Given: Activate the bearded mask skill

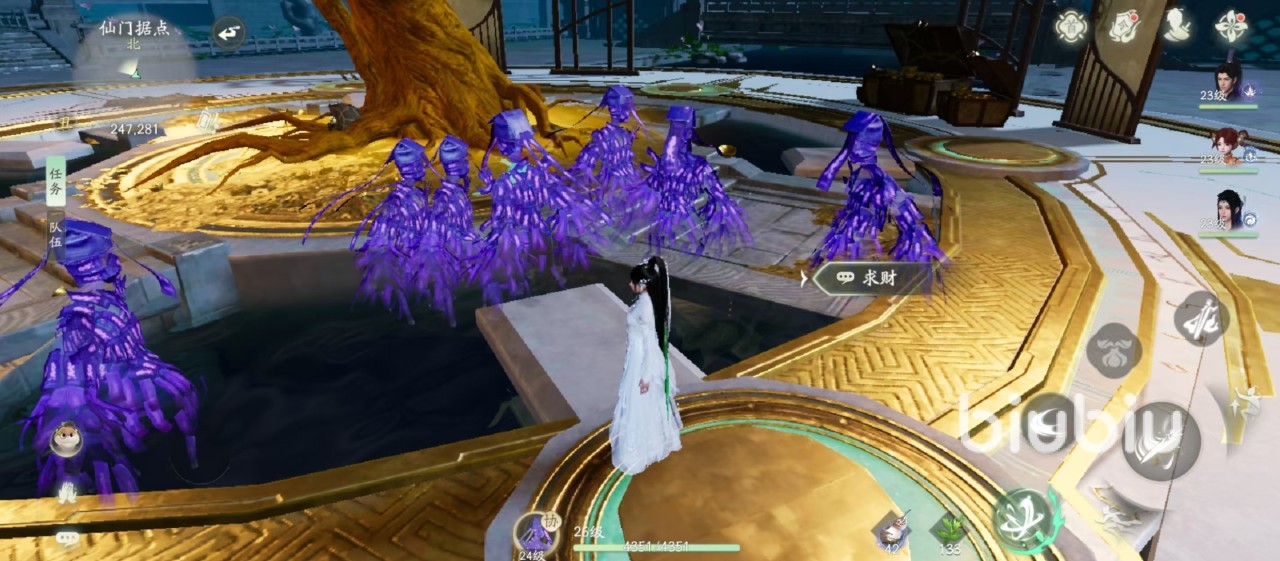Looking at the screenshot, I should pos(1113,351).
